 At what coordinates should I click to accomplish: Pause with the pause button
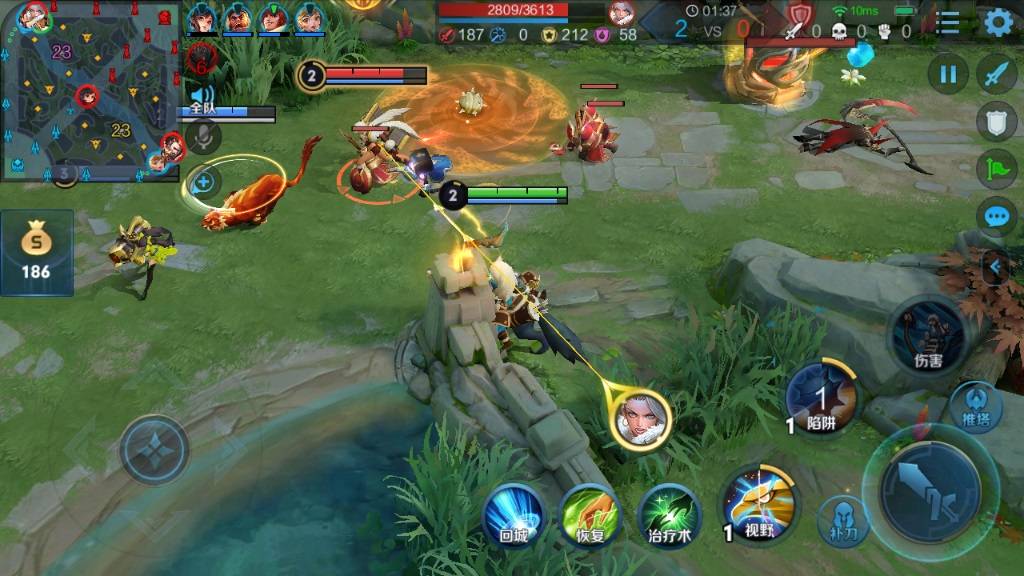tap(947, 74)
